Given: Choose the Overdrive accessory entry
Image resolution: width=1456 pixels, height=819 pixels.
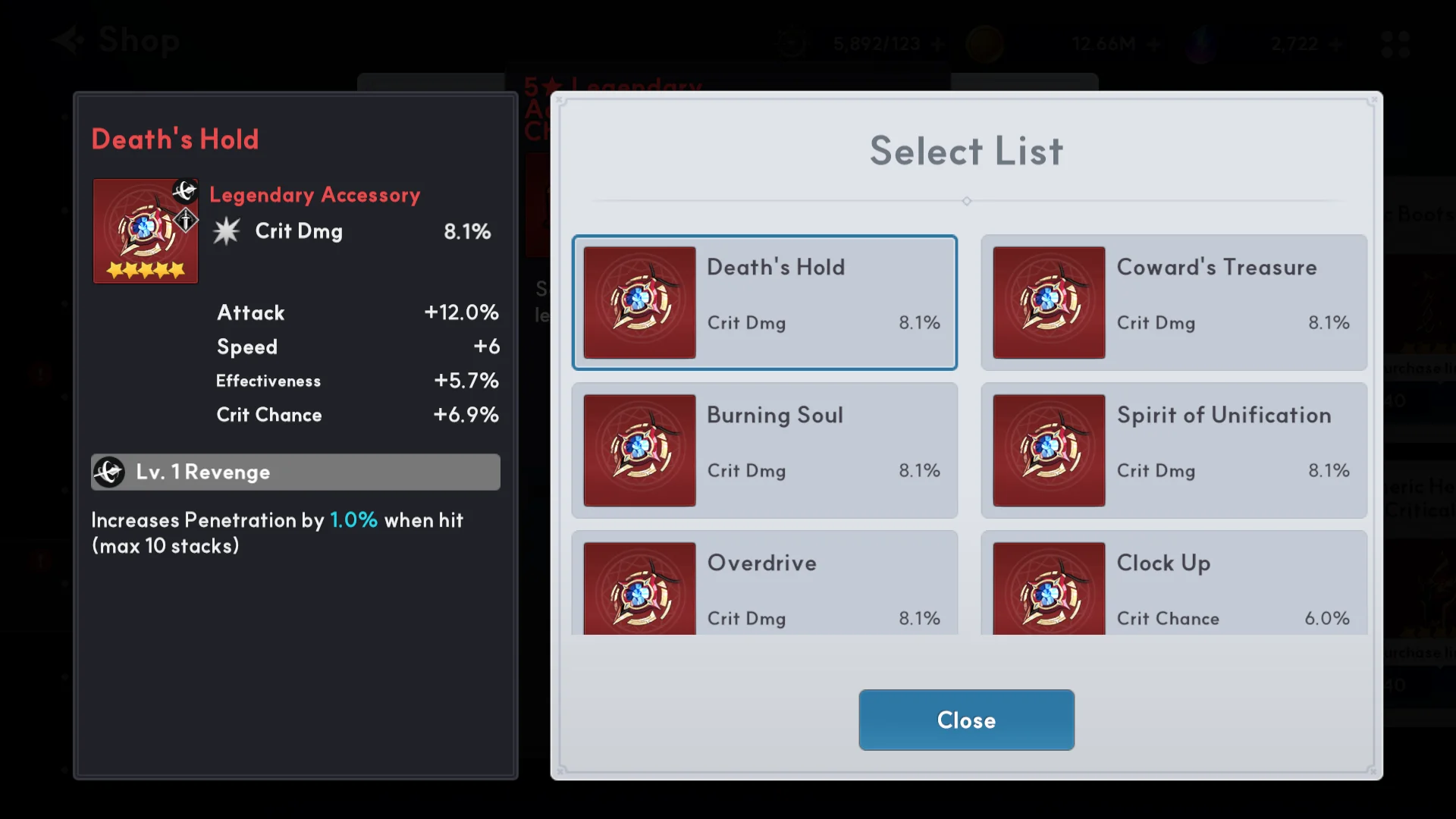Looking at the screenshot, I should (764, 585).
